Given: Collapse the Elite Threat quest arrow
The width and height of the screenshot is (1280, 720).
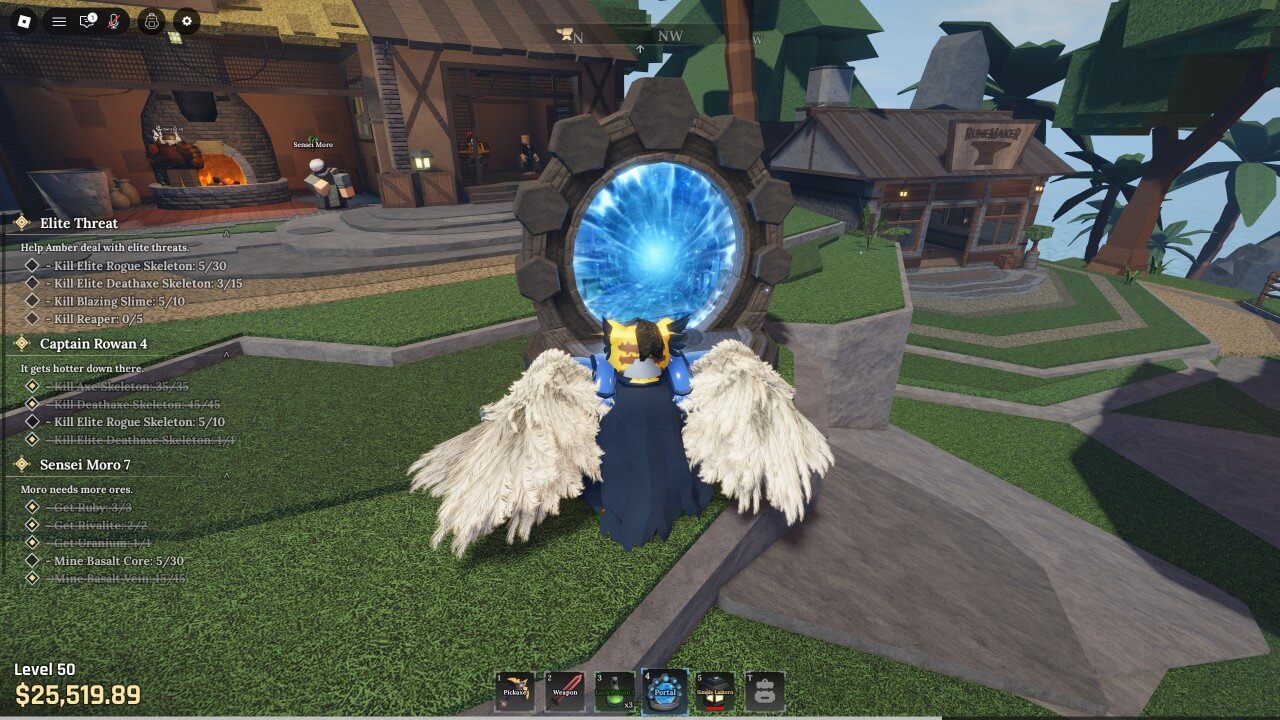Looking at the screenshot, I should pos(227,233).
